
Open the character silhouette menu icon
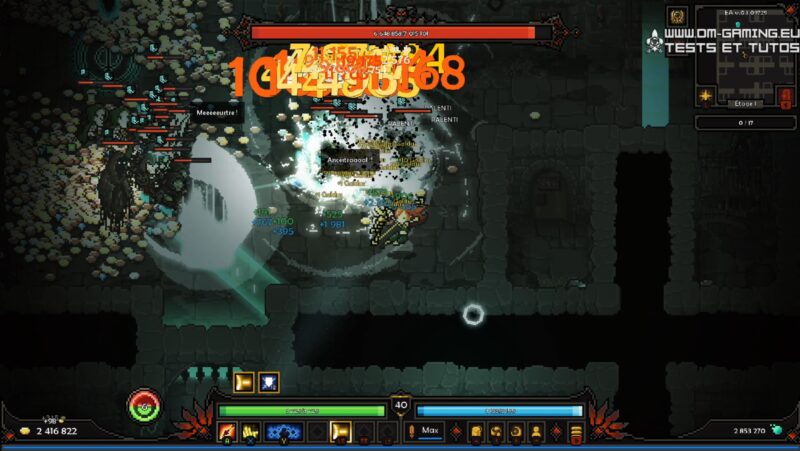tap(536, 432)
